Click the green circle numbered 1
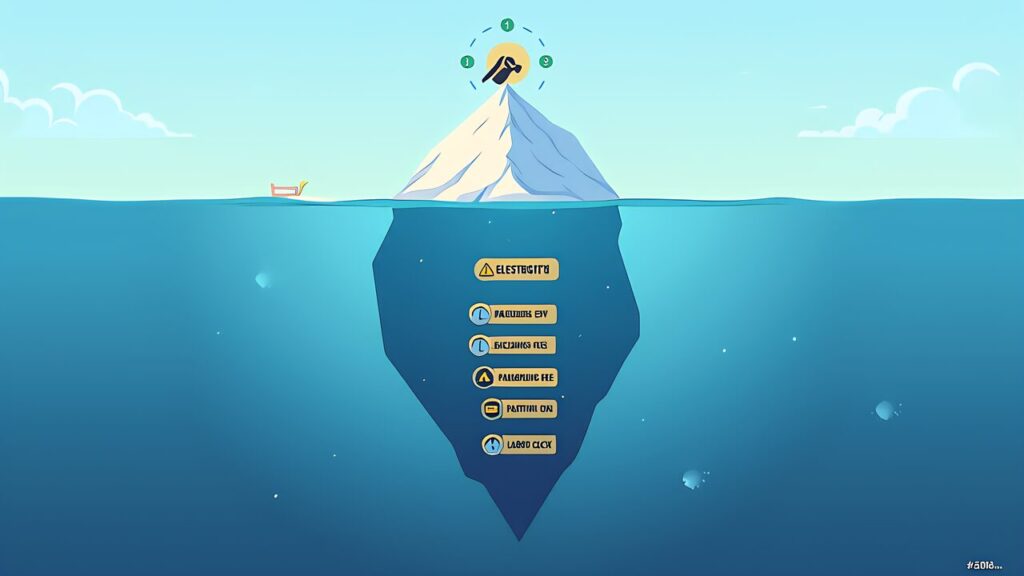The height and width of the screenshot is (576, 1024). [507, 24]
